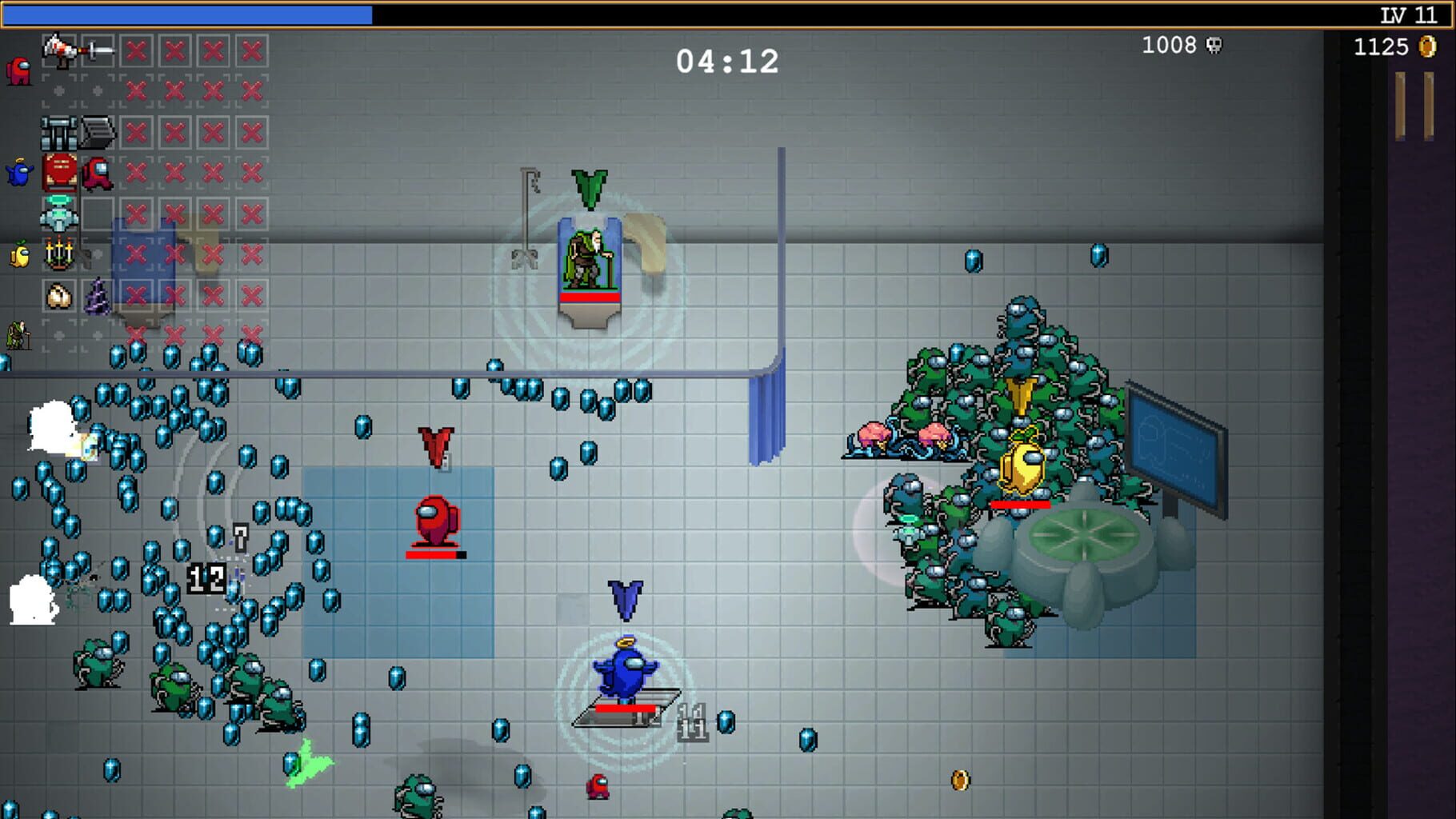Image resolution: width=1456 pixels, height=819 pixels.
Task: Click the blue chevron above the blue crewmate
Action: pyautogui.click(x=623, y=596)
